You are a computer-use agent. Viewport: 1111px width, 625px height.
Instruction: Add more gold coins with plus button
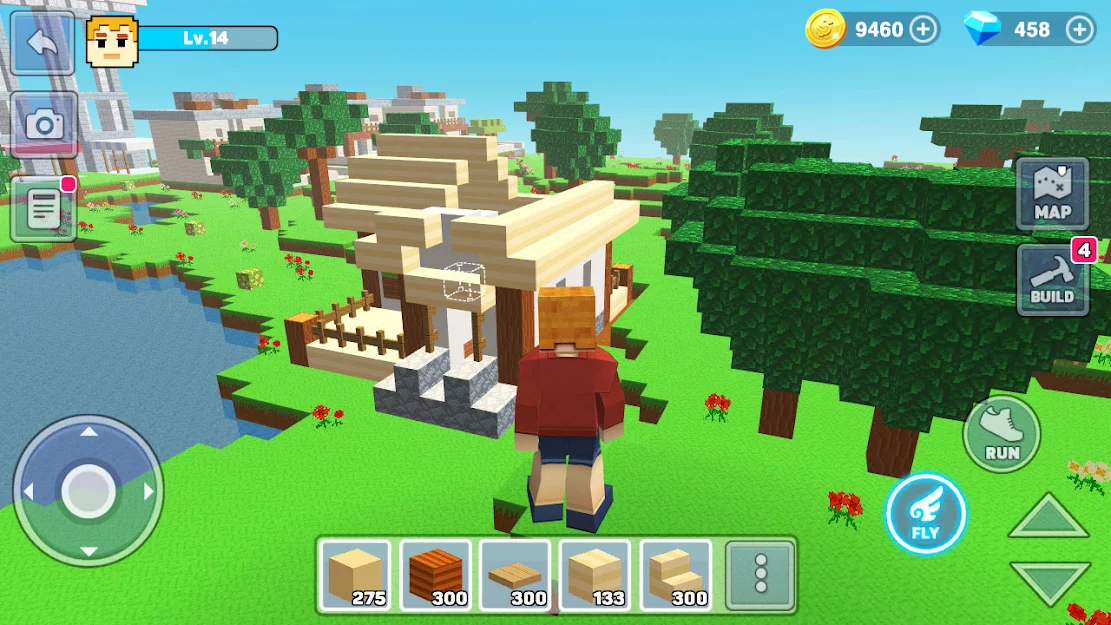(x=924, y=29)
